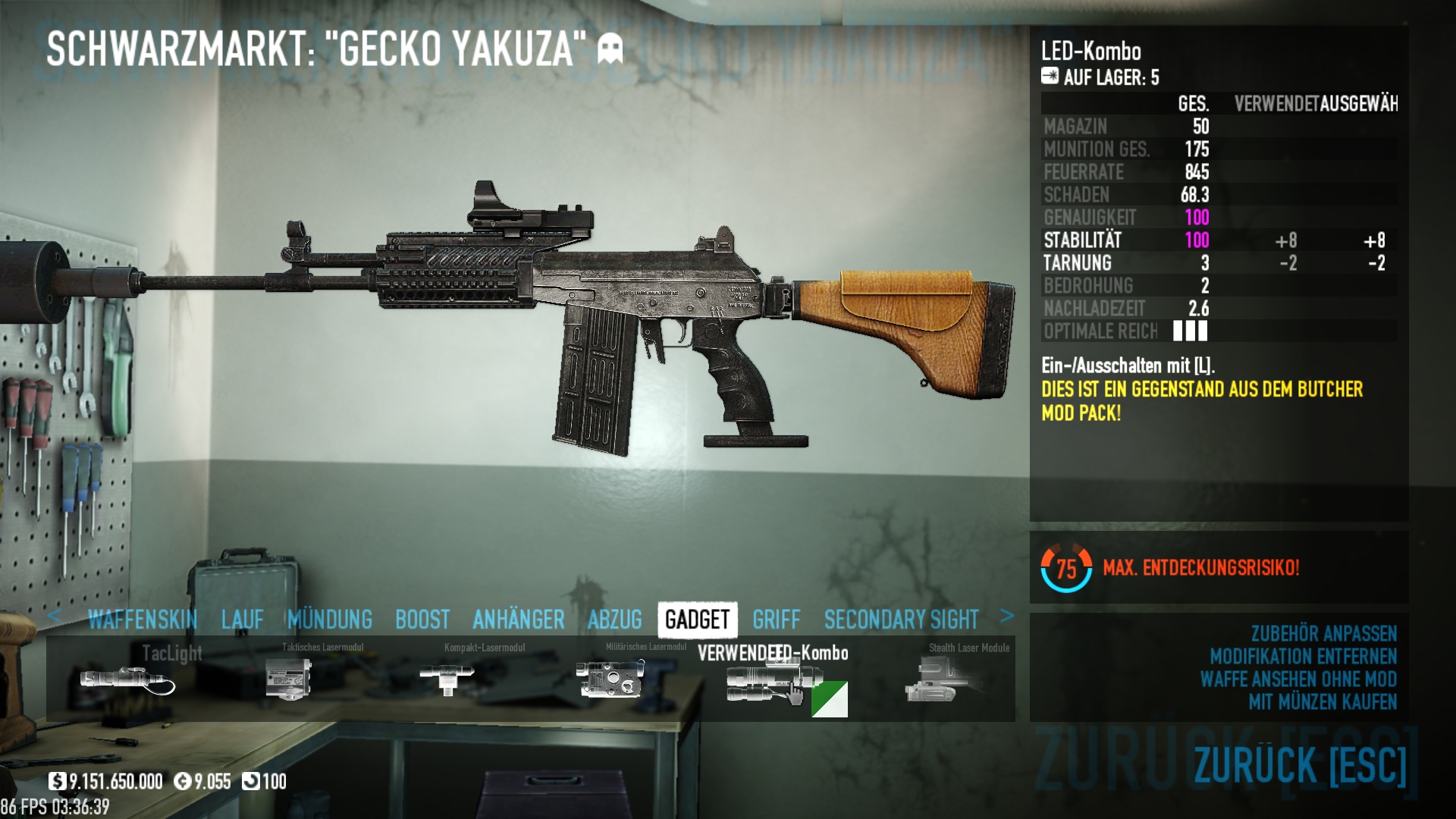The width and height of the screenshot is (1456, 819).
Task: Switch to the WAFFENSKIN category tab
Action: point(143,620)
